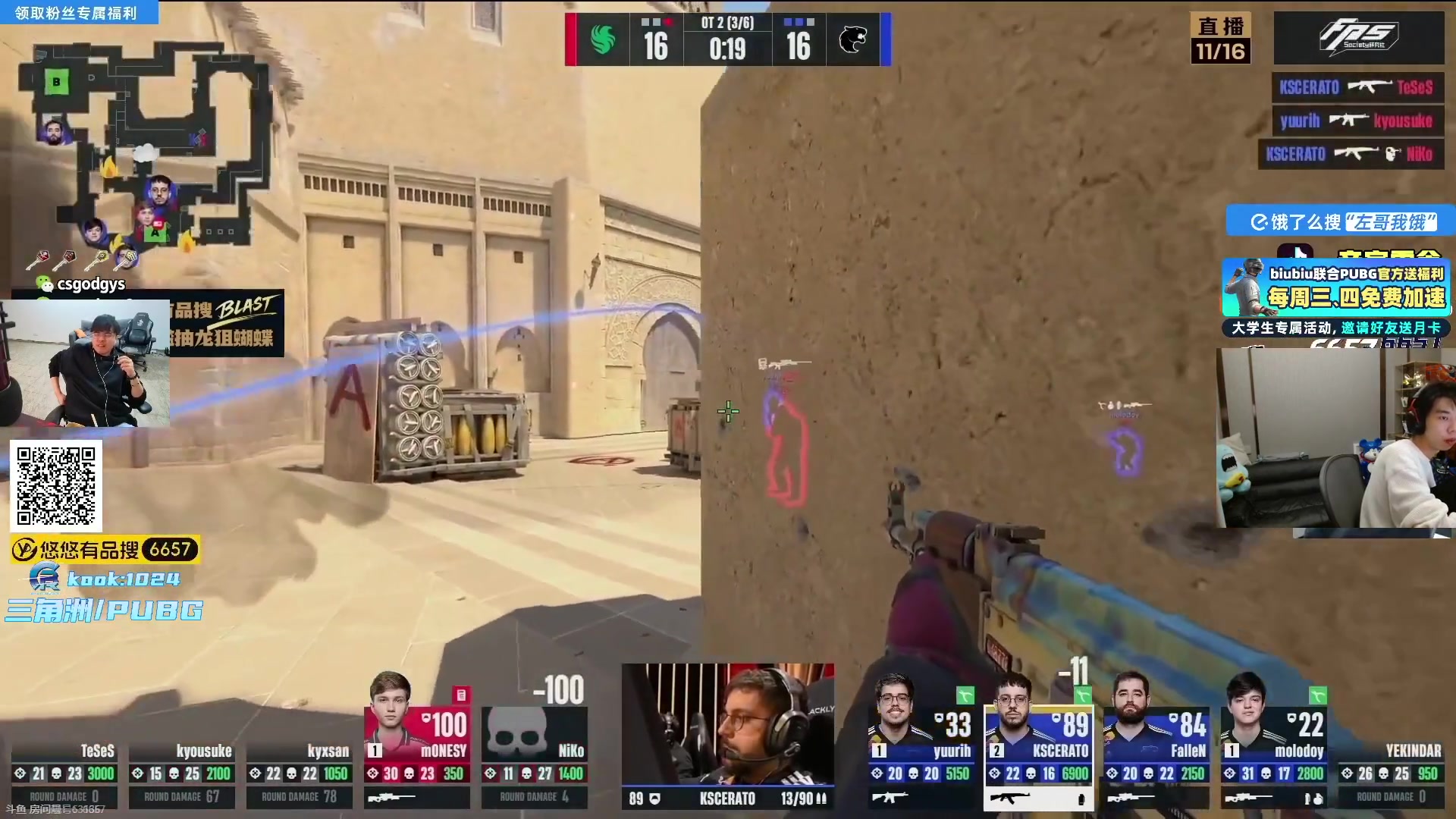Click the stream QR code

[56, 485]
